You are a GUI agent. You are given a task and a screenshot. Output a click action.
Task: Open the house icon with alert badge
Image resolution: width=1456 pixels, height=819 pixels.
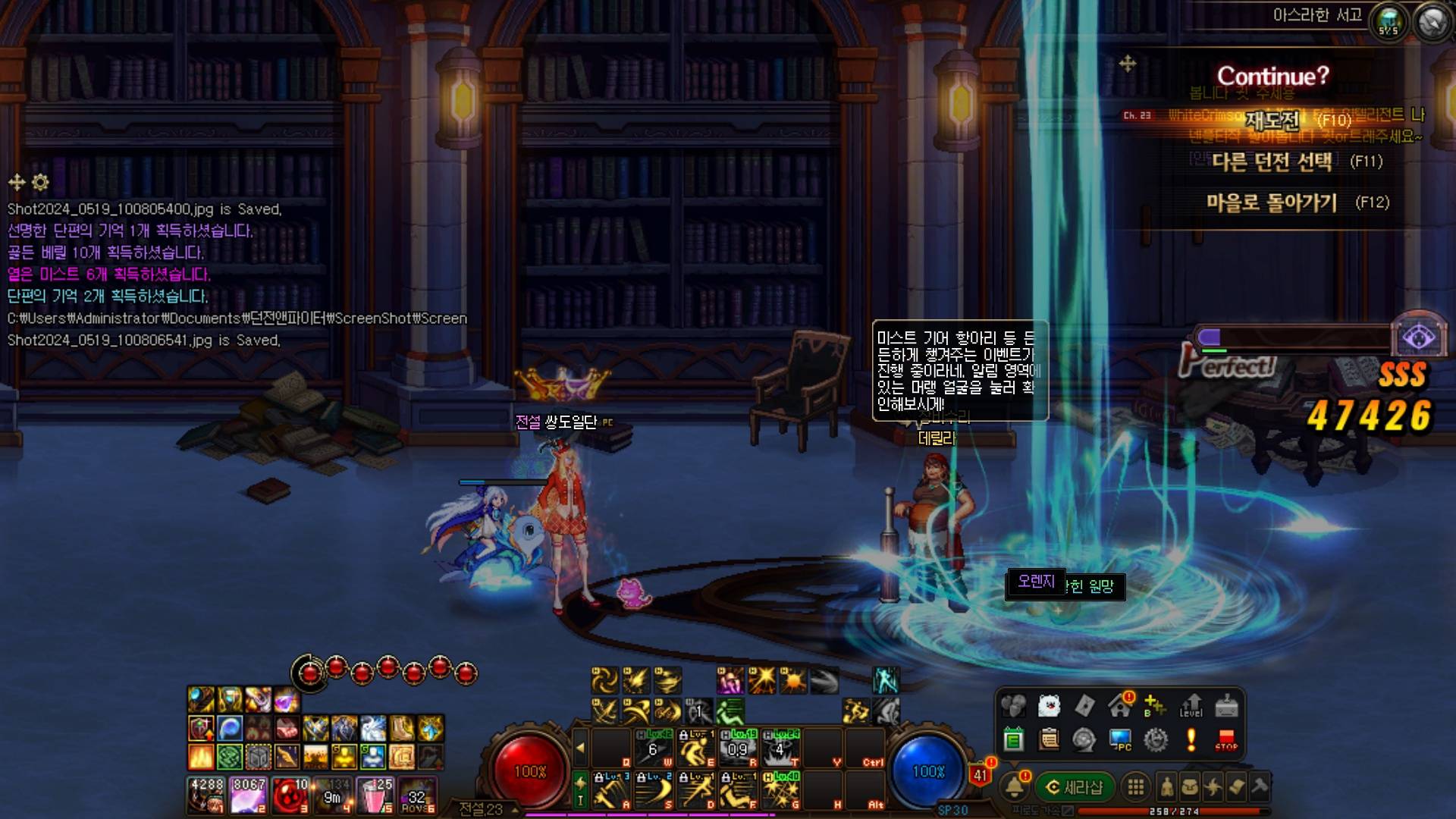click(1120, 705)
